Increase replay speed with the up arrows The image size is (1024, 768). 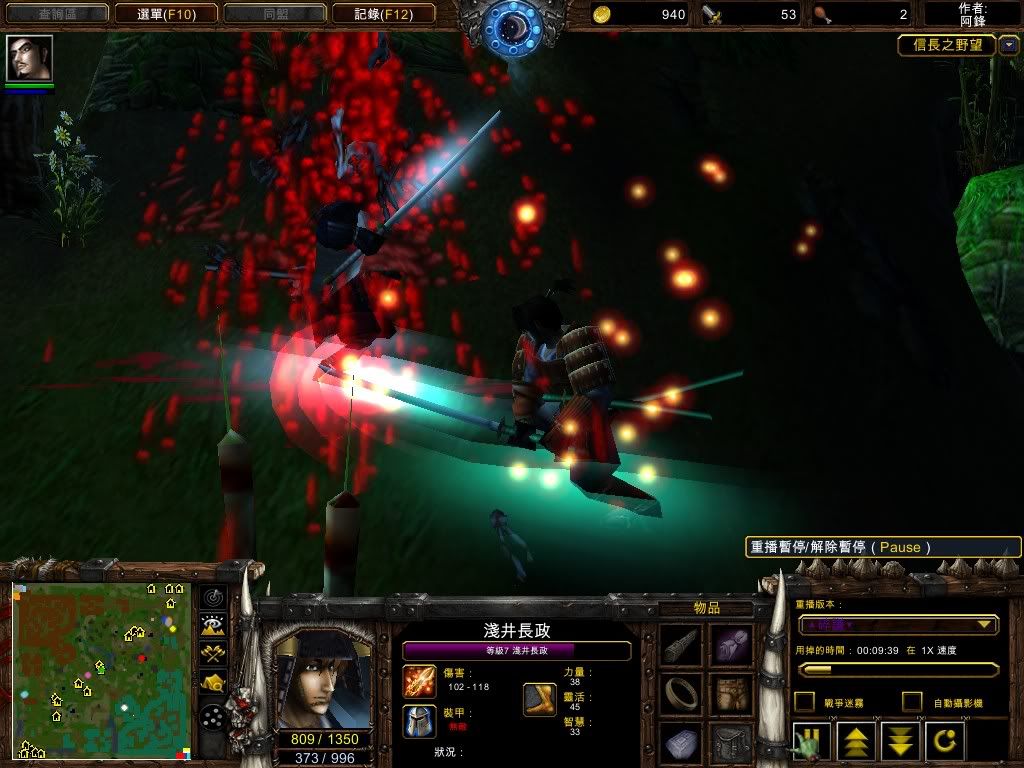coord(856,743)
